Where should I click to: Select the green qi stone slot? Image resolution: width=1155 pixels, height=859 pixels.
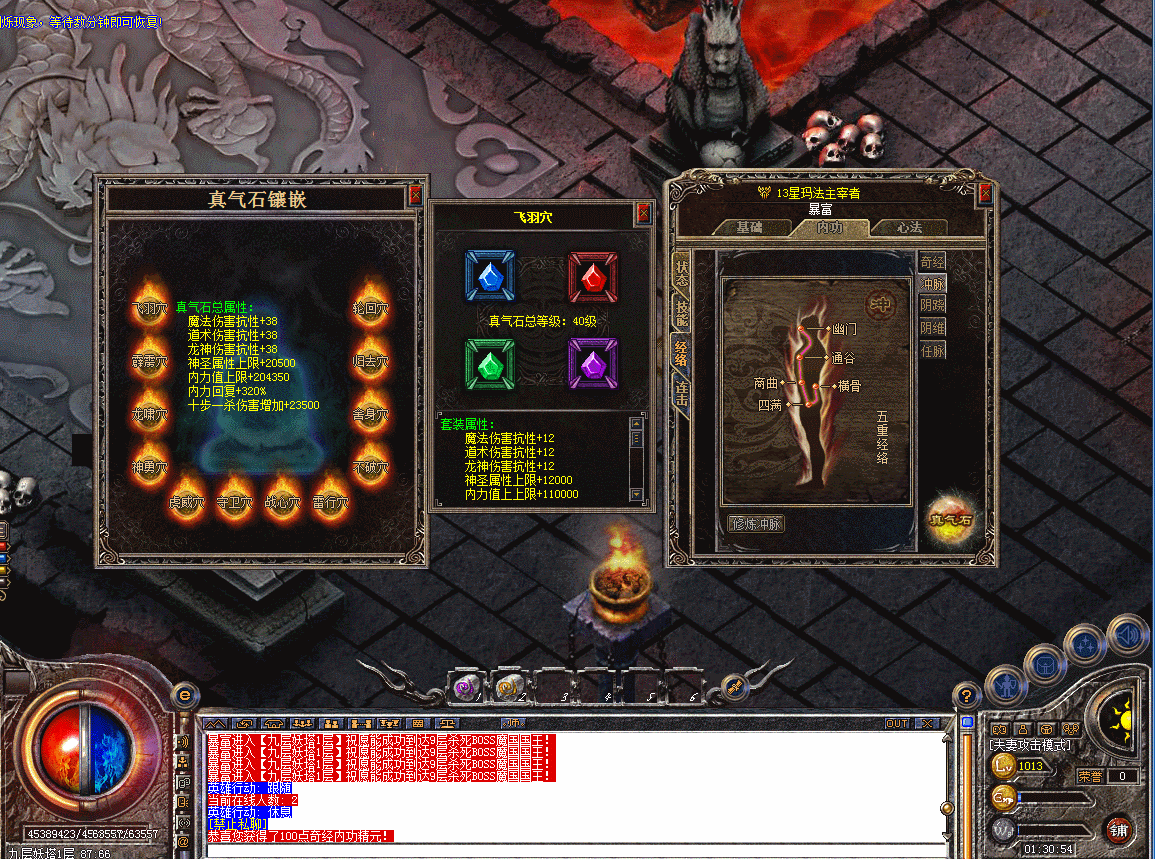(x=490, y=363)
